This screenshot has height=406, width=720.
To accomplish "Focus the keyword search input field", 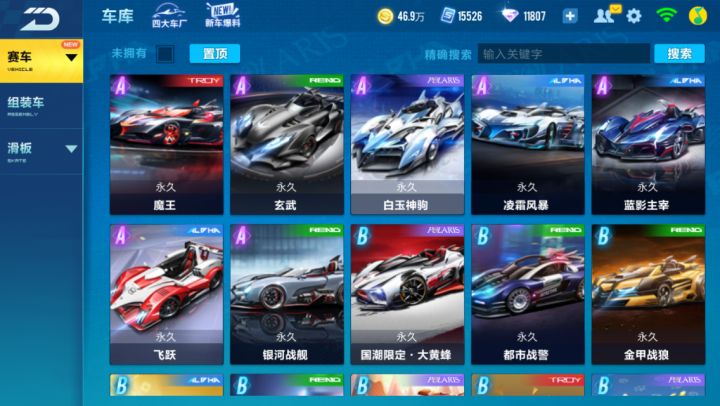I will coord(562,54).
